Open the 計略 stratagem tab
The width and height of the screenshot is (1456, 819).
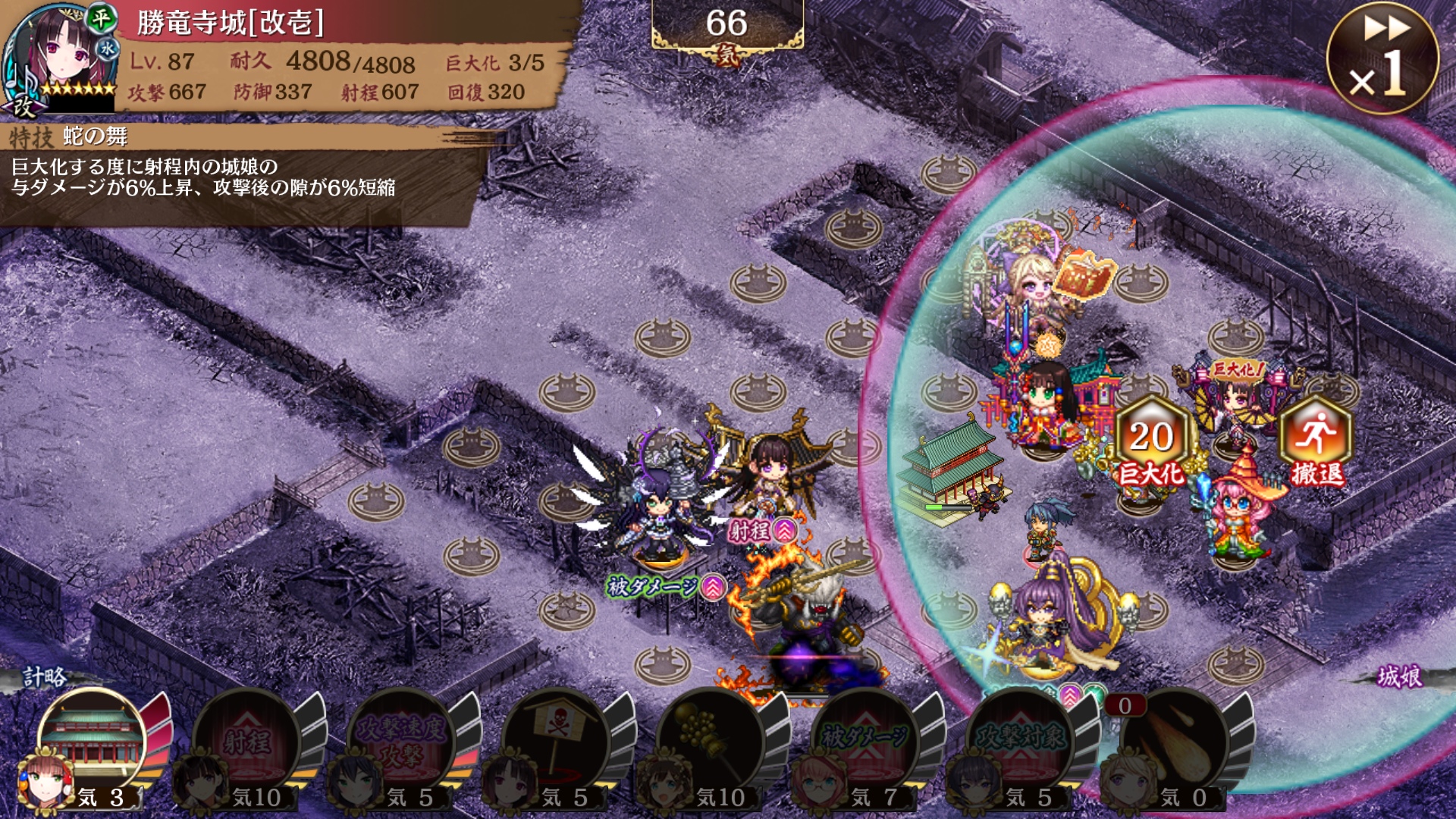coord(44,676)
